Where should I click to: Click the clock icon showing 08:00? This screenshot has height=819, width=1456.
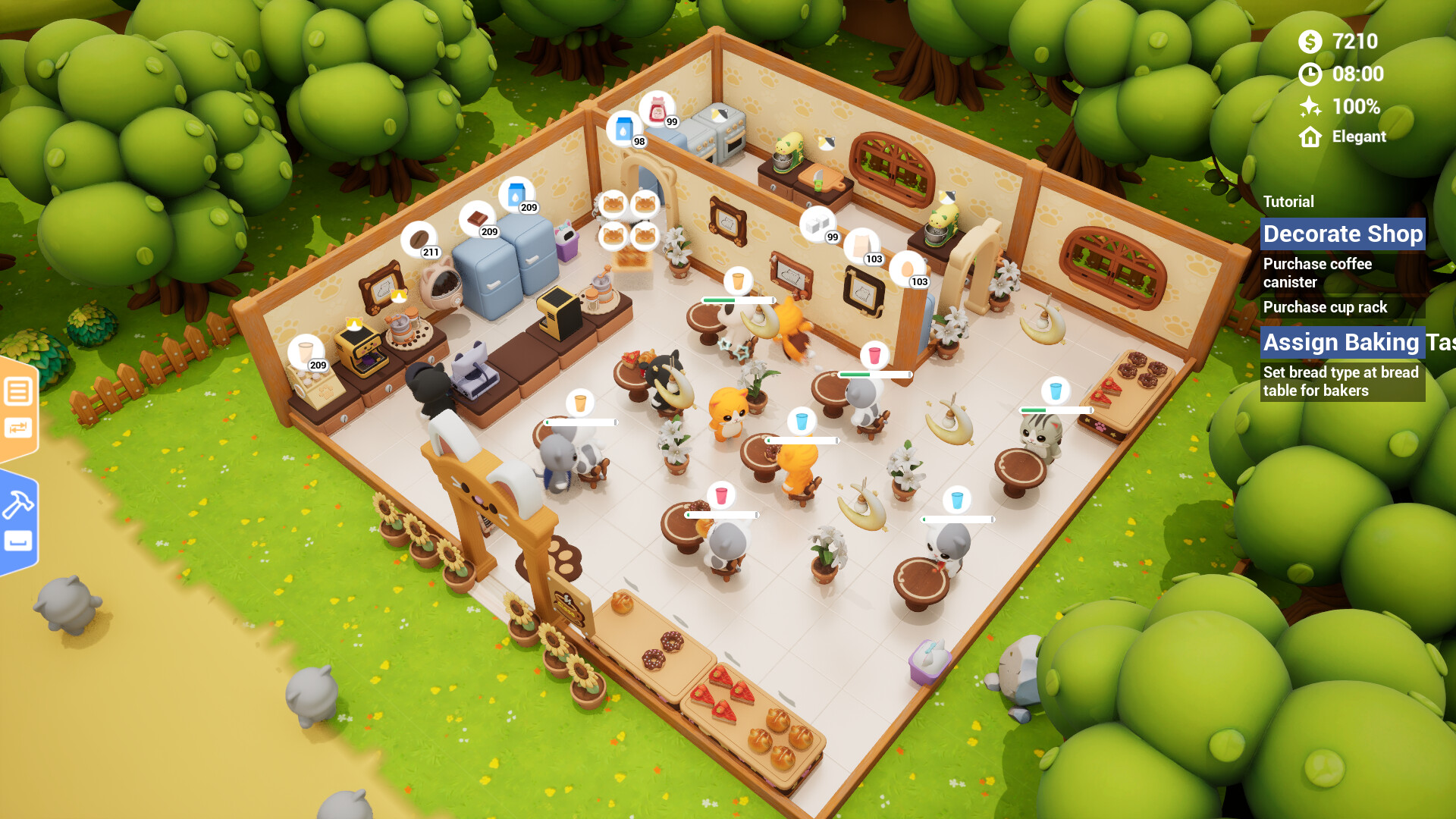pyautogui.click(x=1311, y=75)
